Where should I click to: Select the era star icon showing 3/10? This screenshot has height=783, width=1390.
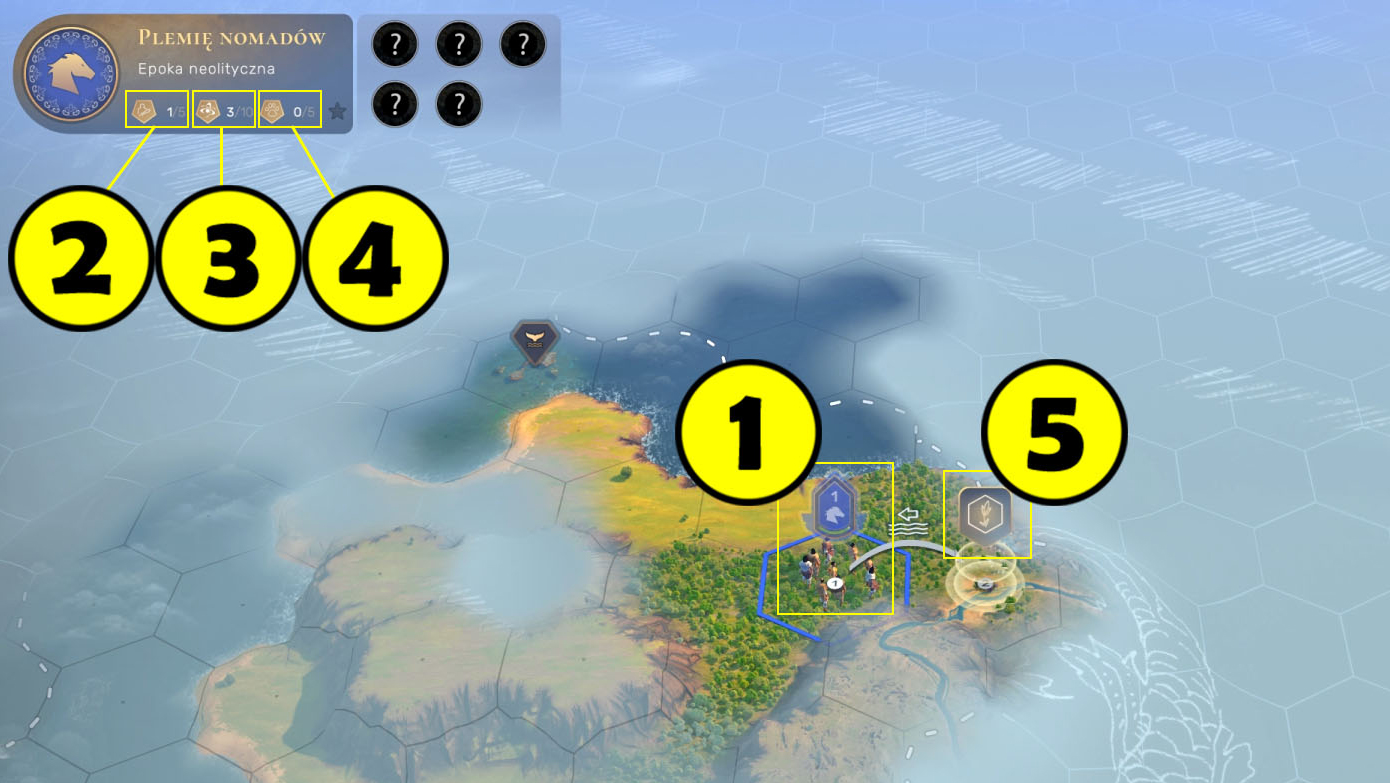click(x=209, y=111)
